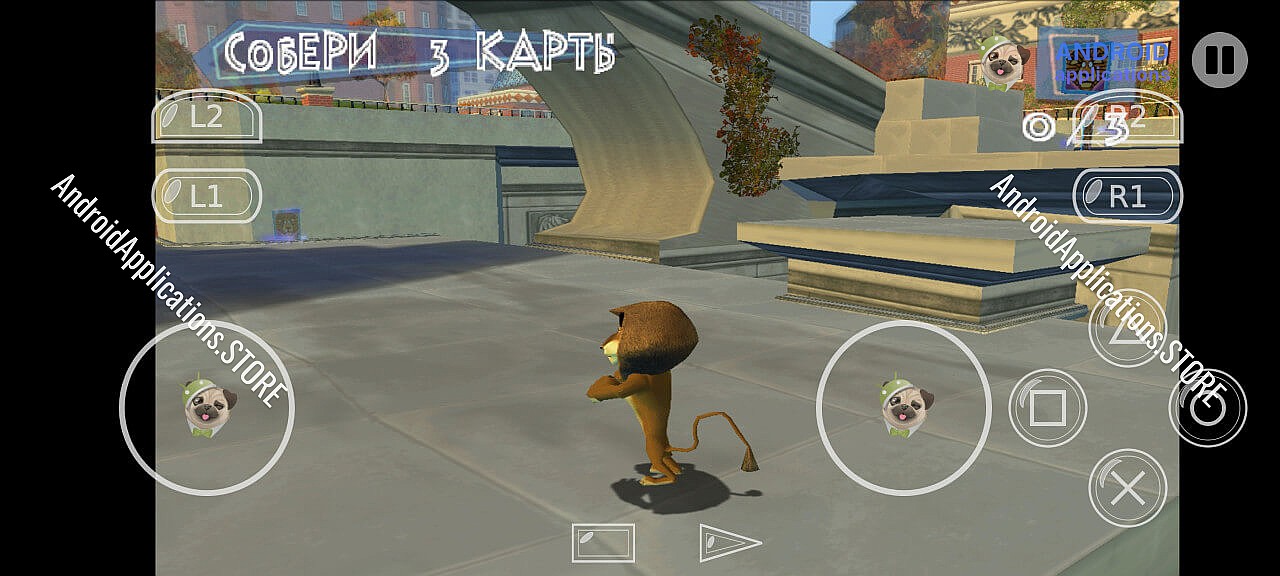Pause the emulator with the pause button

click(x=1219, y=60)
